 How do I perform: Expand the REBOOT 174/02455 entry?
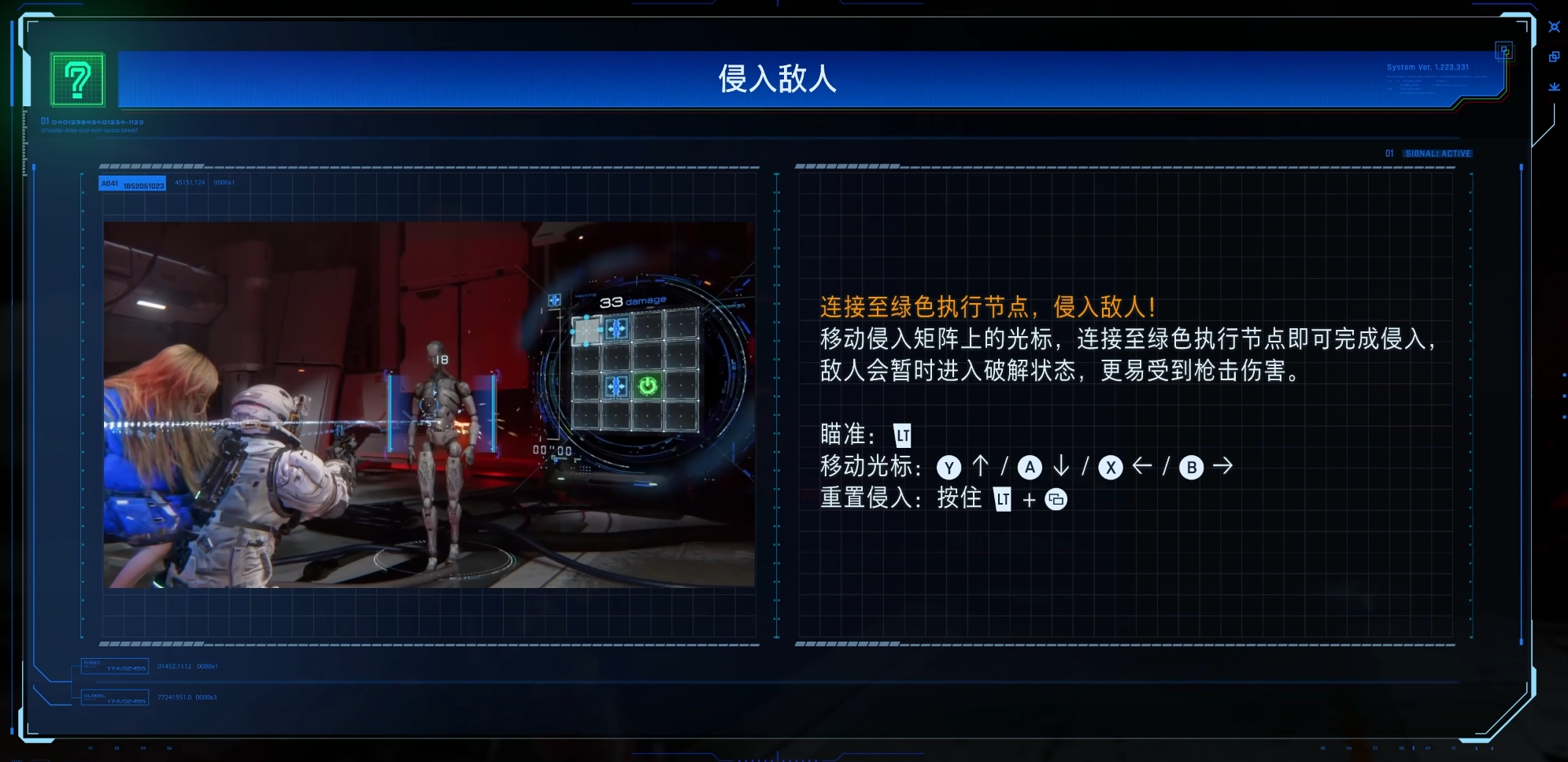(x=113, y=667)
